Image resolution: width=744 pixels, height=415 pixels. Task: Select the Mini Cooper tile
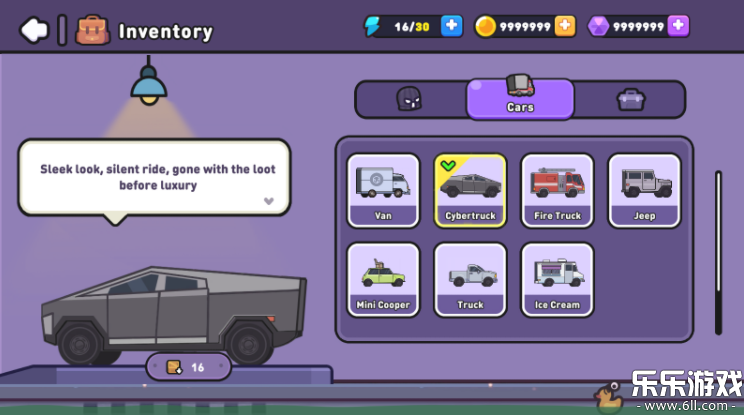[383, 279]
